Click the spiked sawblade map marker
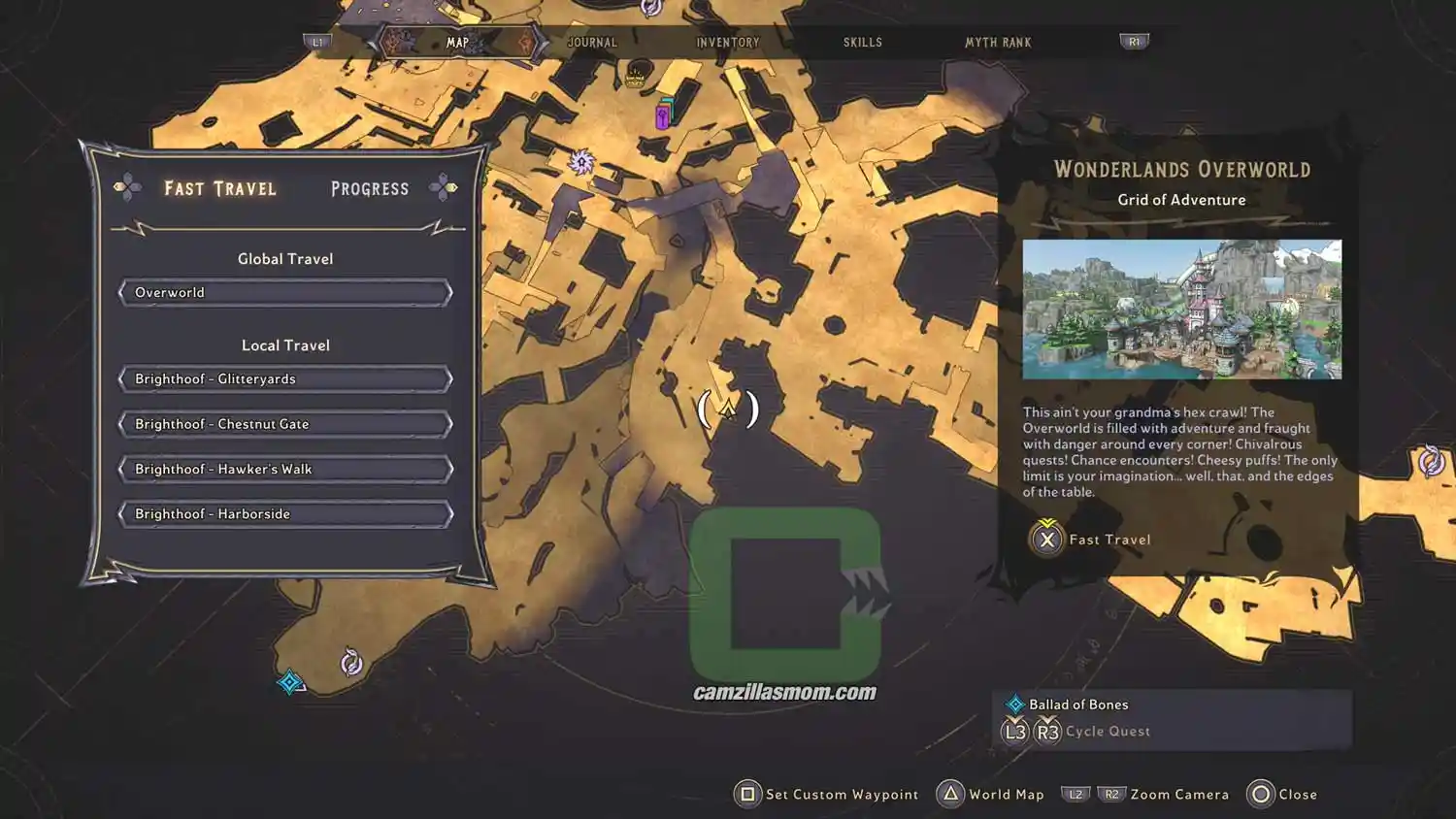Screen dimensions: 1456x819 [x=581, y=162]
